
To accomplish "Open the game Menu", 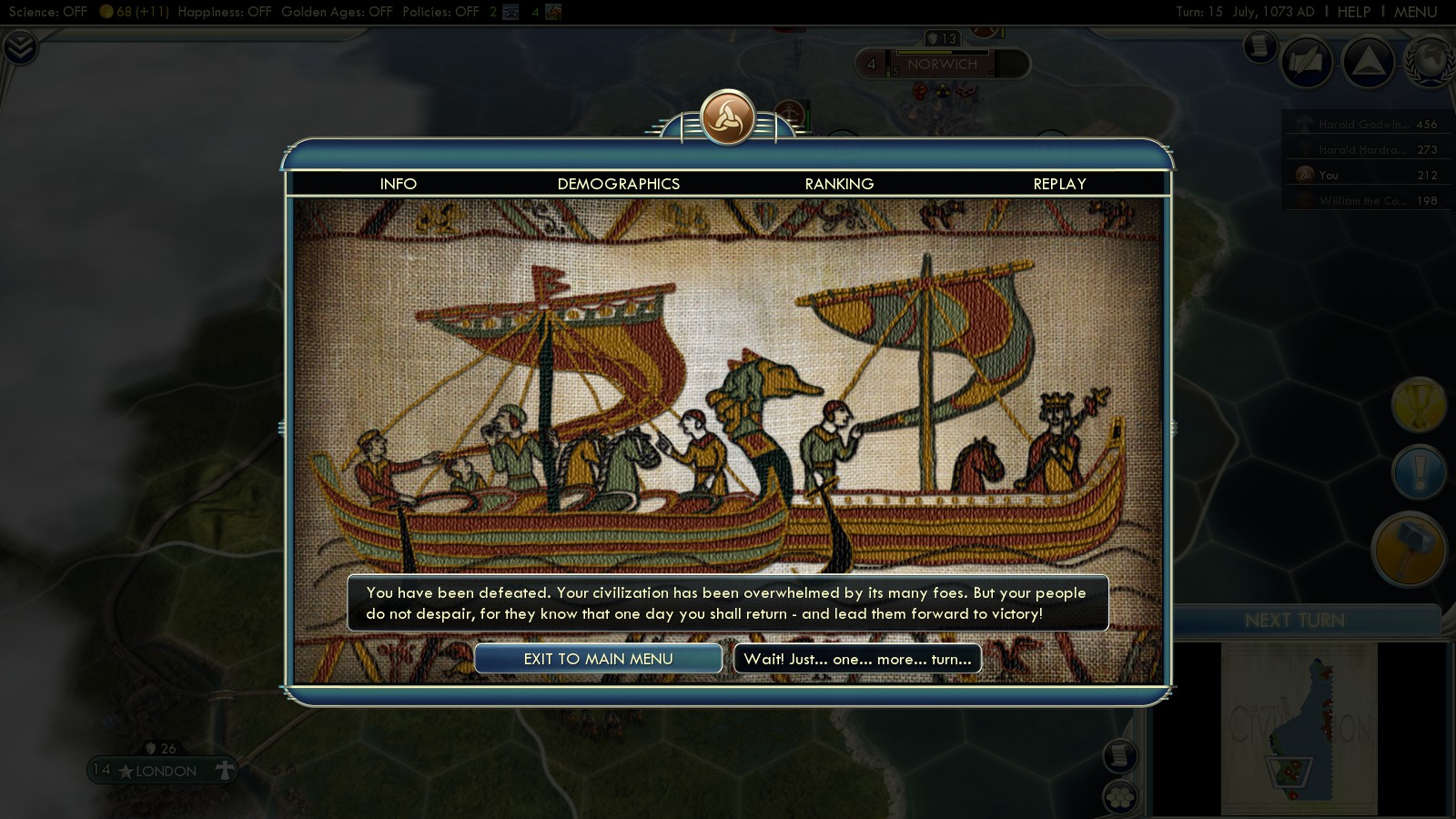I will pos(1415,12).
